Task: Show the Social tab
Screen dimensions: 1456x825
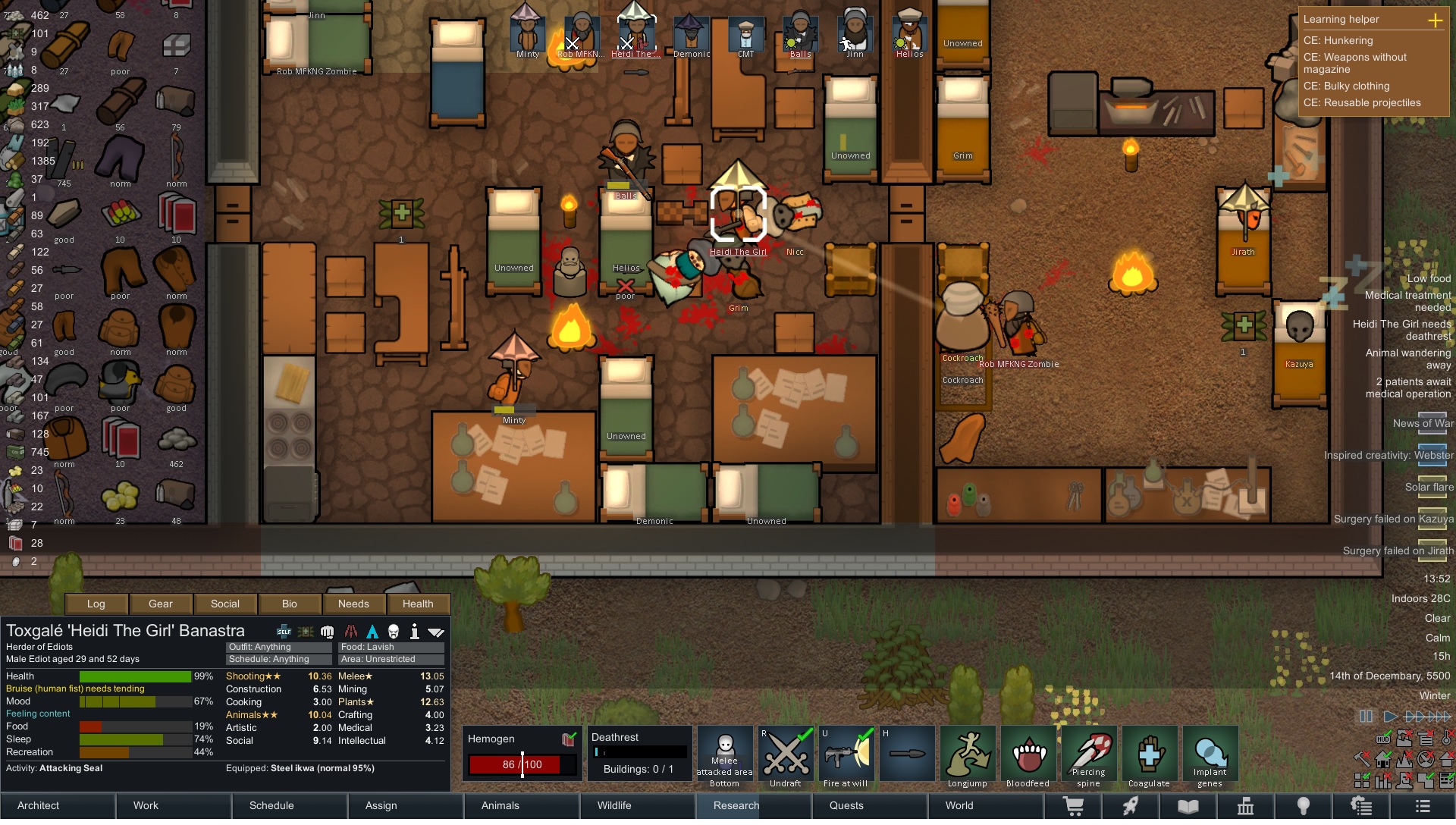Action: pyautogui.click(x=225, y=604)
